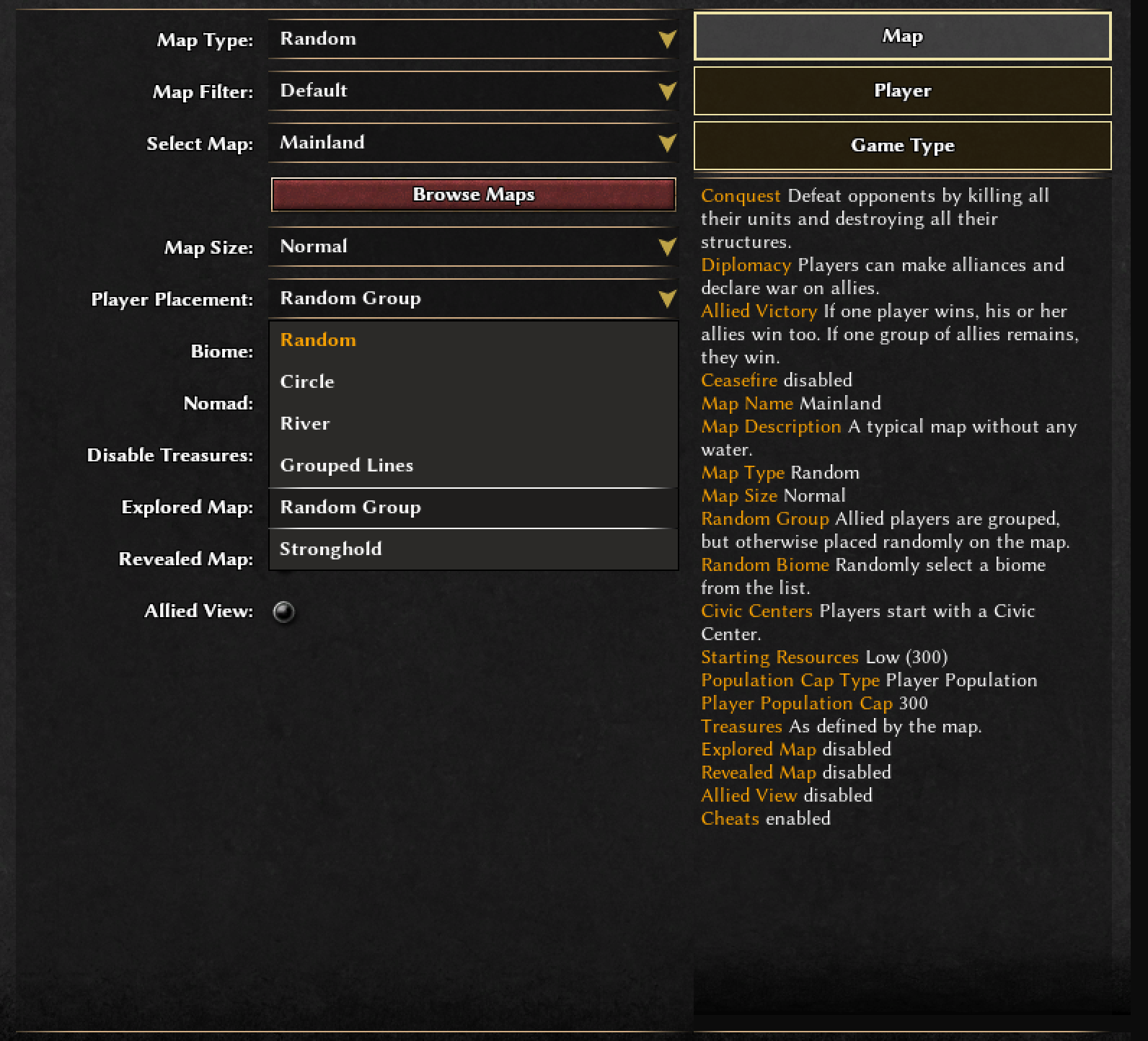Open the Map Size dropdown
The image size is (1148, 1041).
(x=472, y=247)
